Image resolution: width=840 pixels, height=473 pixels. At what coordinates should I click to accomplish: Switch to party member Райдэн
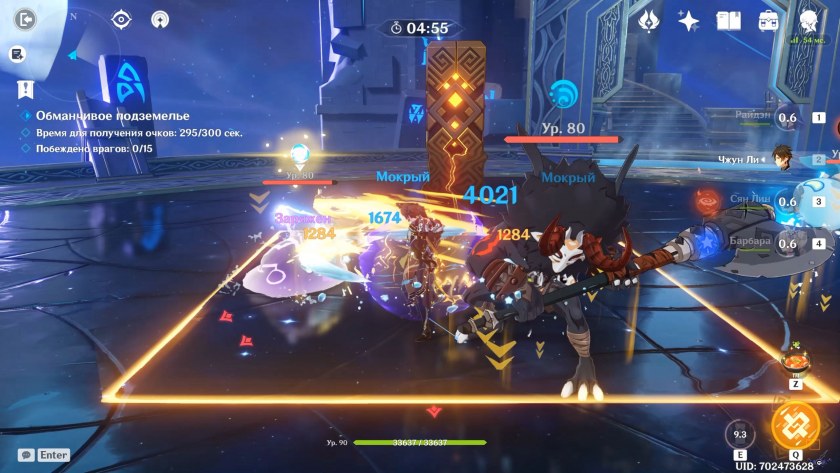(x=786, y=118)
